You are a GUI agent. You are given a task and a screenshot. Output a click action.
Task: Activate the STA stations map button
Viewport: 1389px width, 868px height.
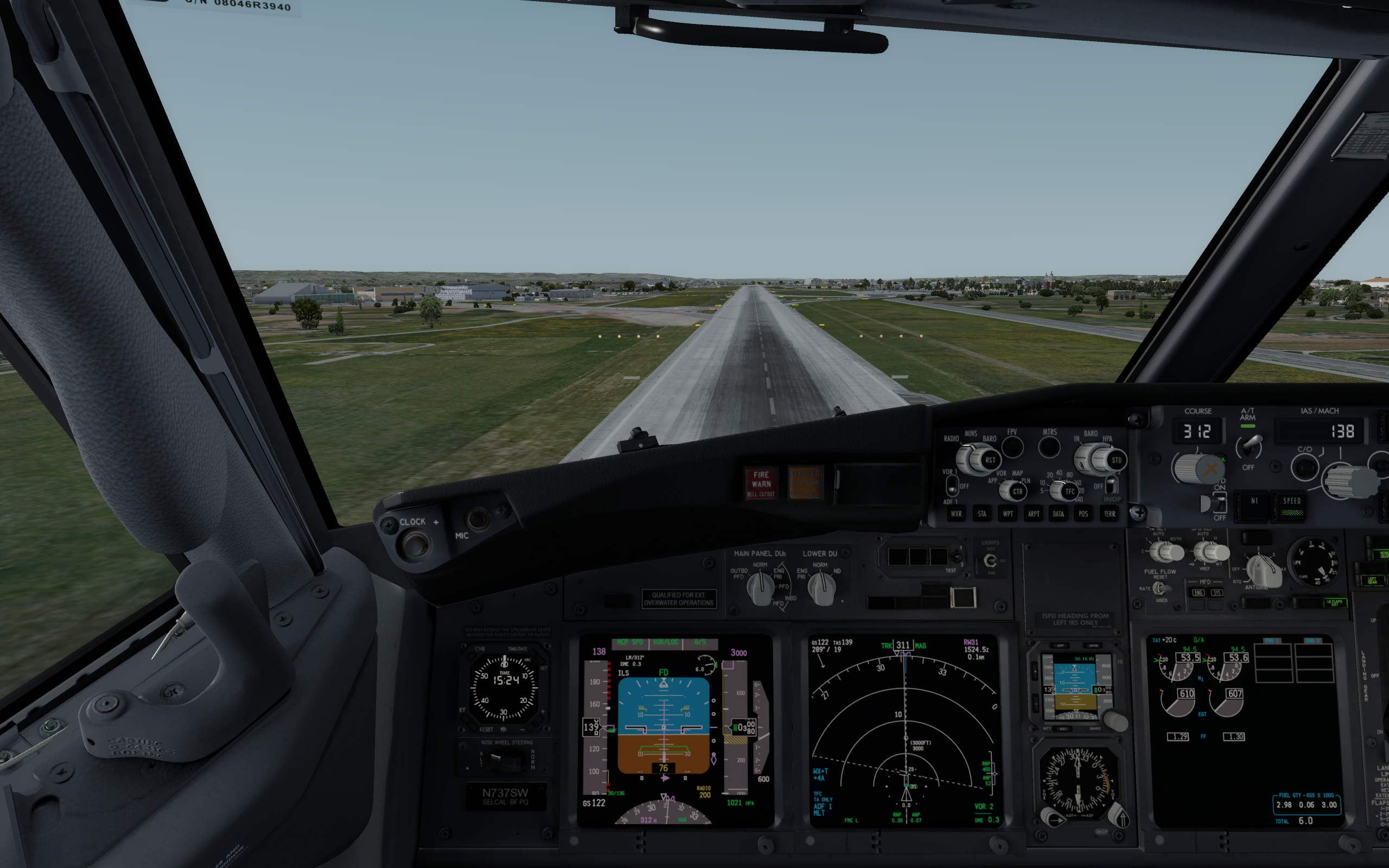coord(982,514)
